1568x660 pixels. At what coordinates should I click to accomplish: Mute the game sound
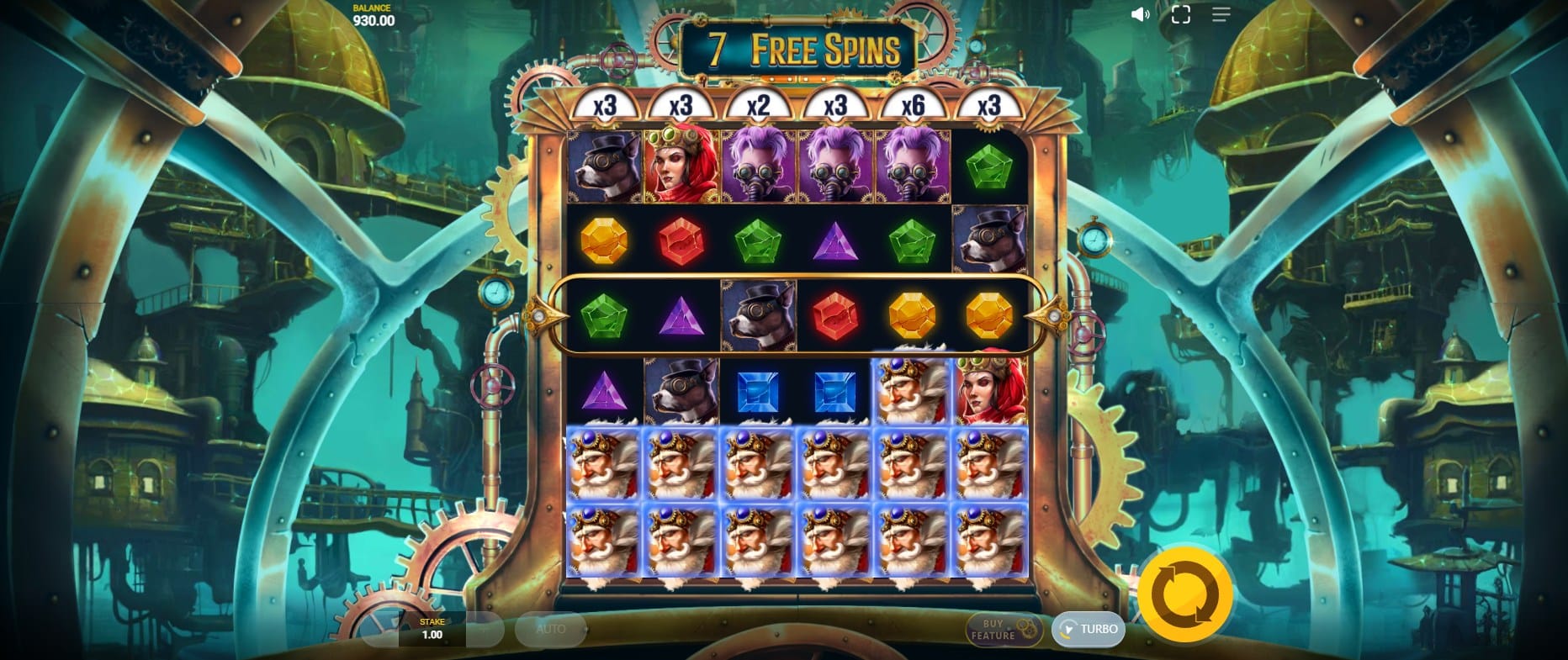point(1140,14)
